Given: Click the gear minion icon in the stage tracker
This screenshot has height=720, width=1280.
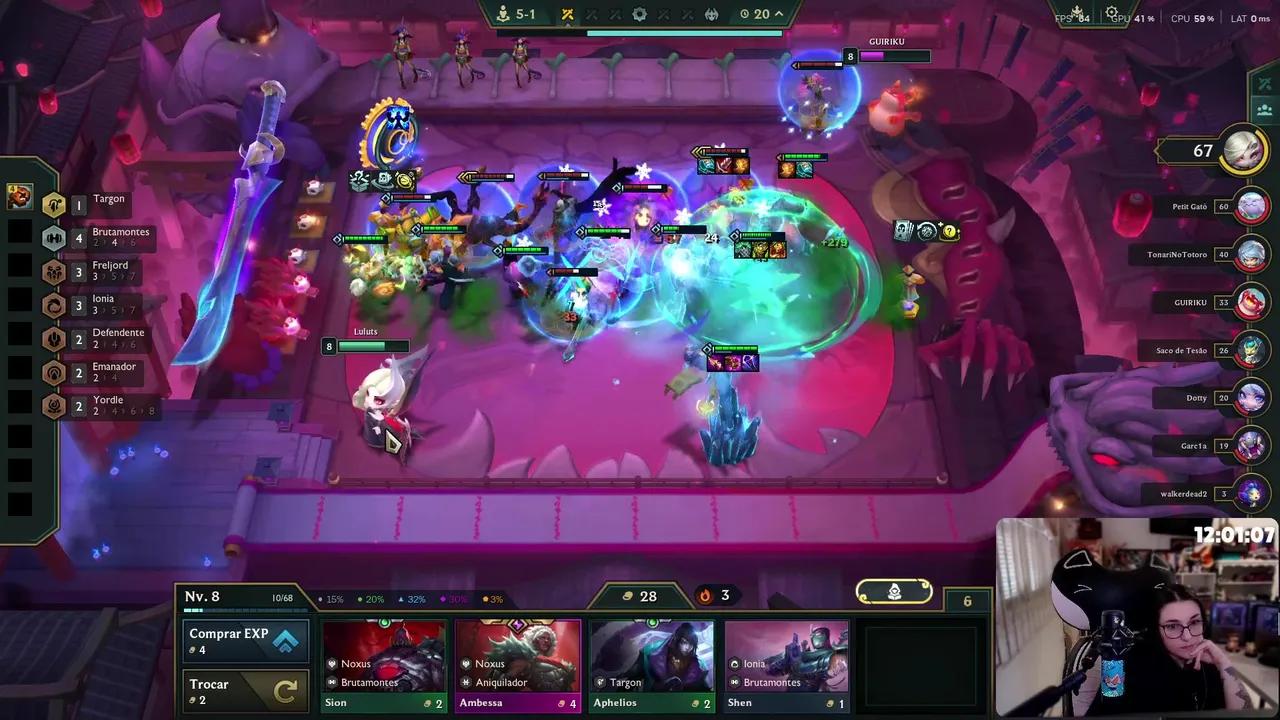Looking at the screenshot, I should pos(640,14).
